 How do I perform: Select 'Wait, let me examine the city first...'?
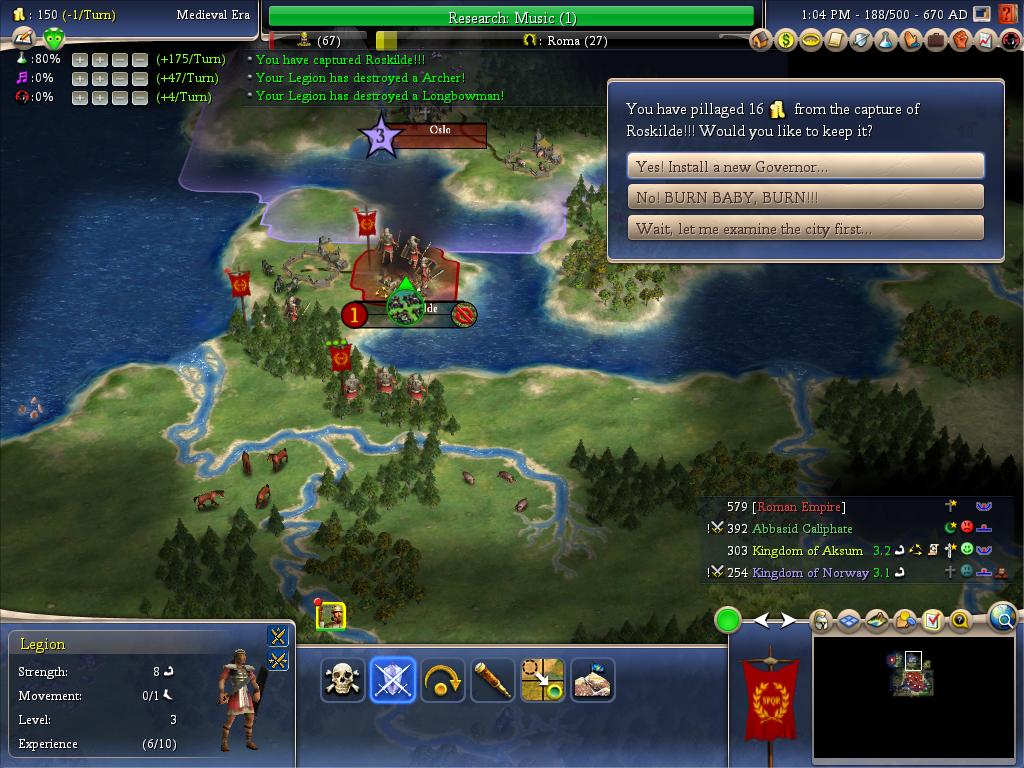[805, 228]
